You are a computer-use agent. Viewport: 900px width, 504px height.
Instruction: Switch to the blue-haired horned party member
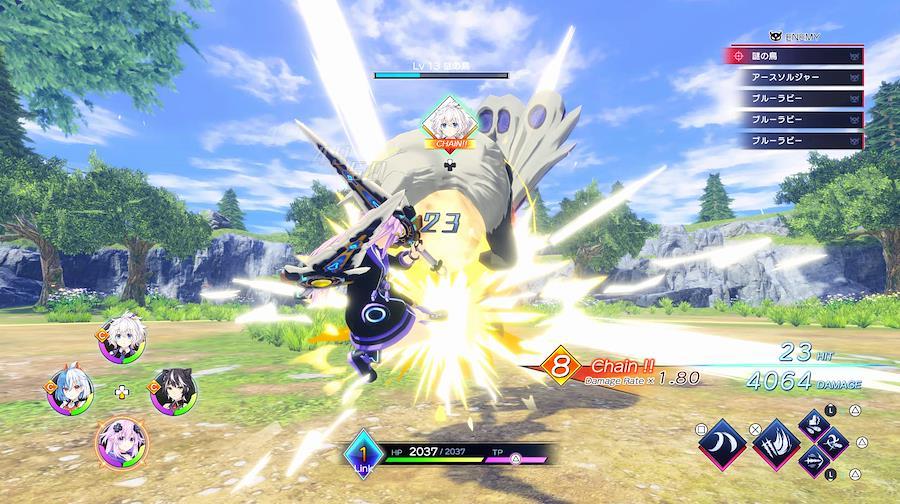coord(69,391)
